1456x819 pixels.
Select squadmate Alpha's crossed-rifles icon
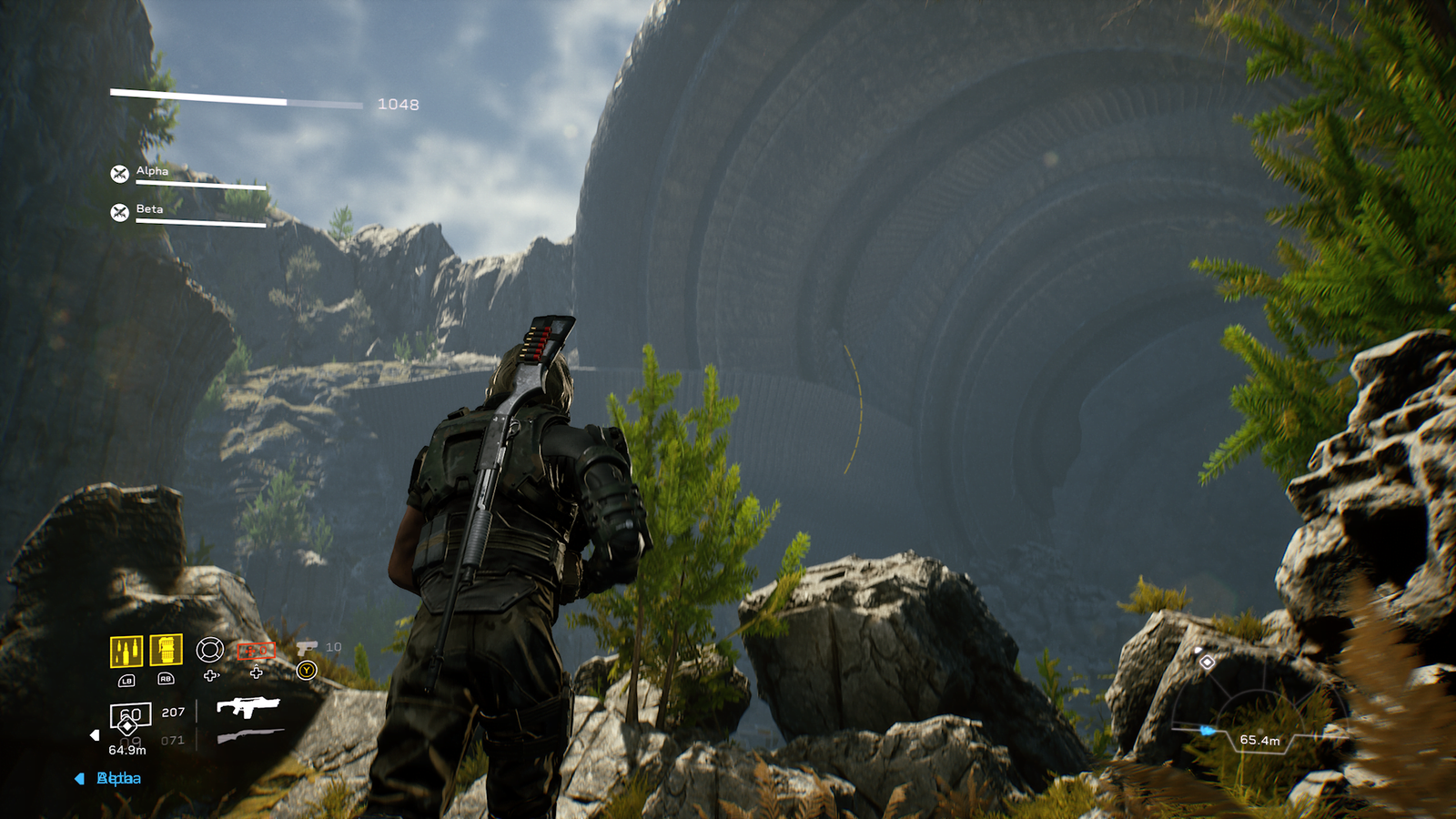pos(119,173)
